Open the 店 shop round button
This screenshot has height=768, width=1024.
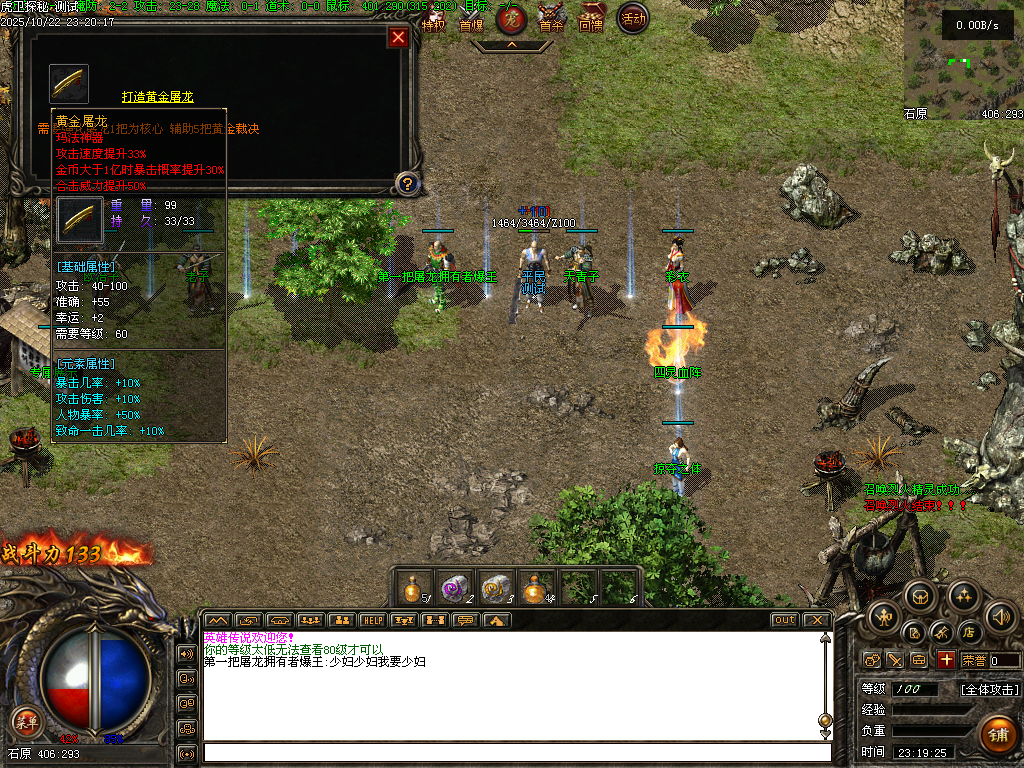pos(968,632)
